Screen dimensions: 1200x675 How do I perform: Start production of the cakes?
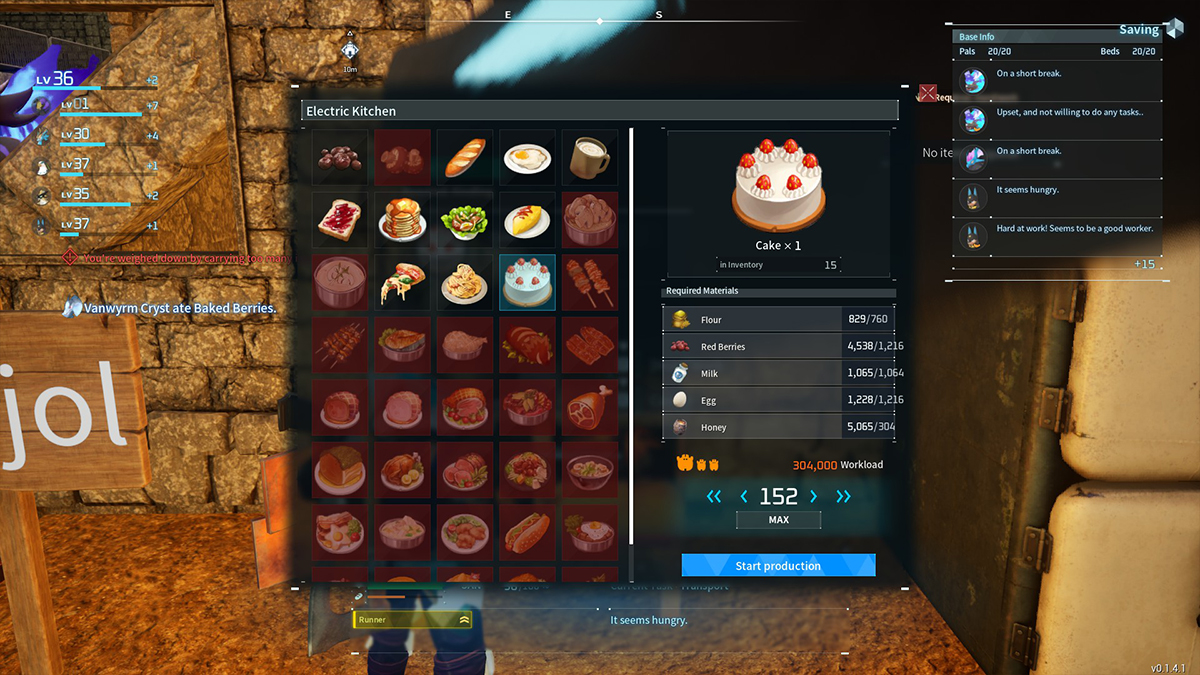click(x=778, y=566)
